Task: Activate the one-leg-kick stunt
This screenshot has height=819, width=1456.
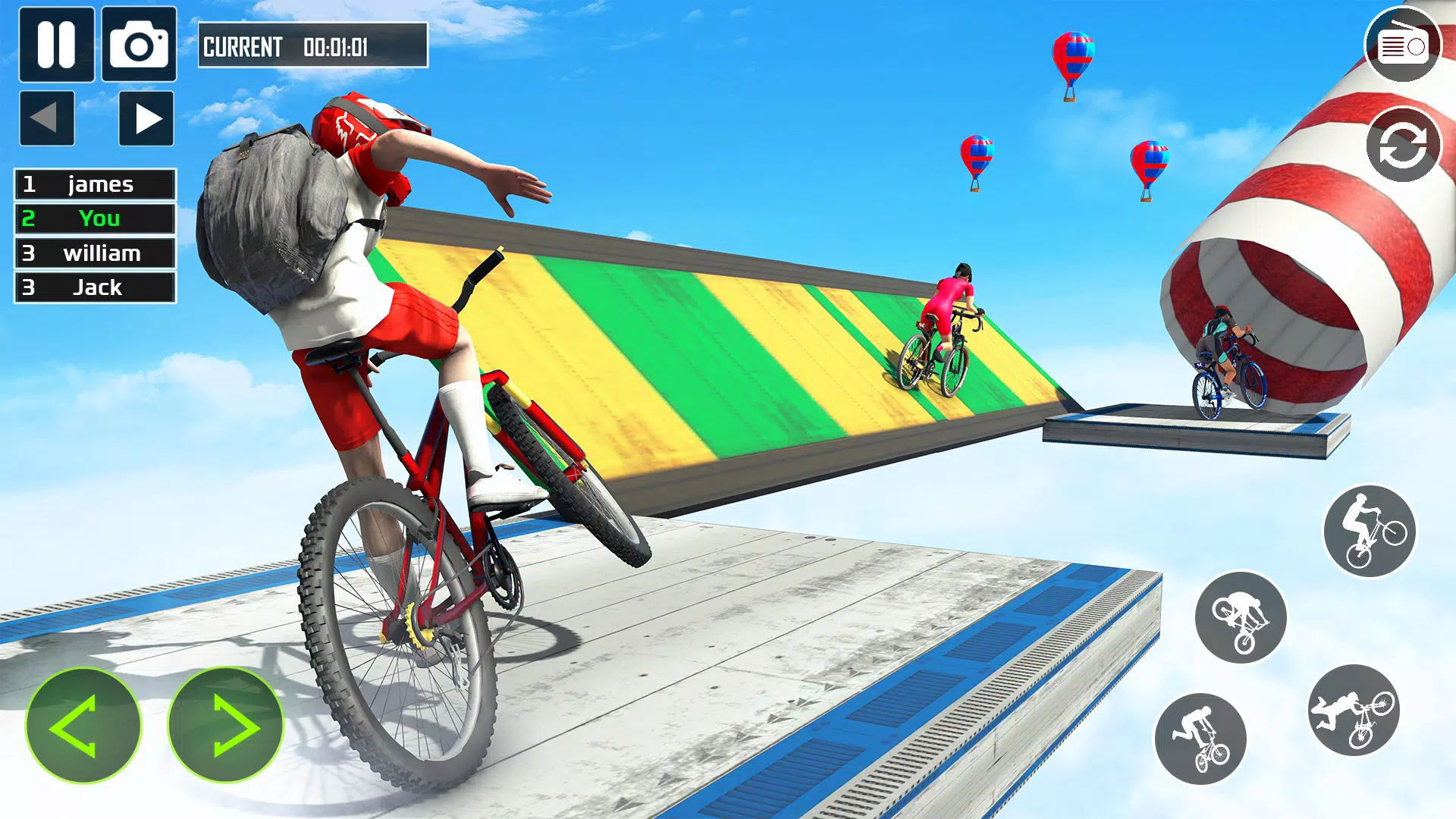Action: [1200, 739]
